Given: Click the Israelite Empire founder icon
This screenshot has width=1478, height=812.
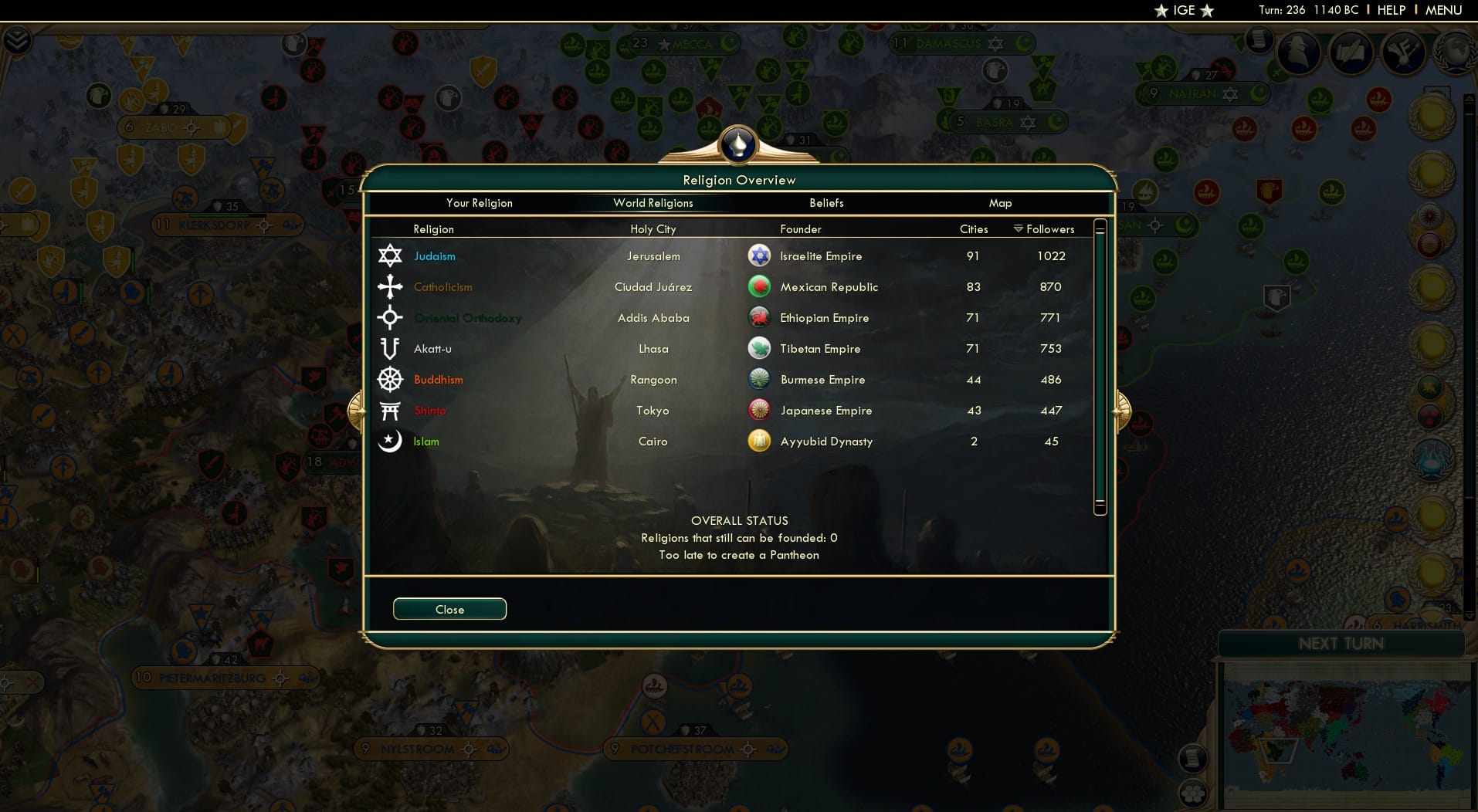Looking at the screenshot, I should [x=761, y=255].
